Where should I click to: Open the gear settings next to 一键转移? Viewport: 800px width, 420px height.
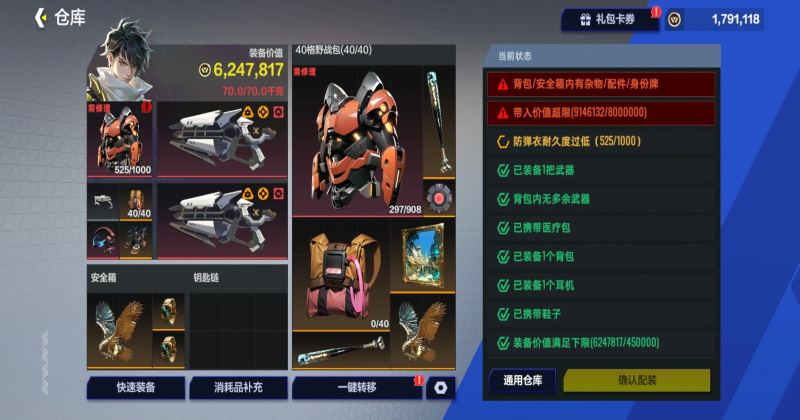tap(440, 387)
